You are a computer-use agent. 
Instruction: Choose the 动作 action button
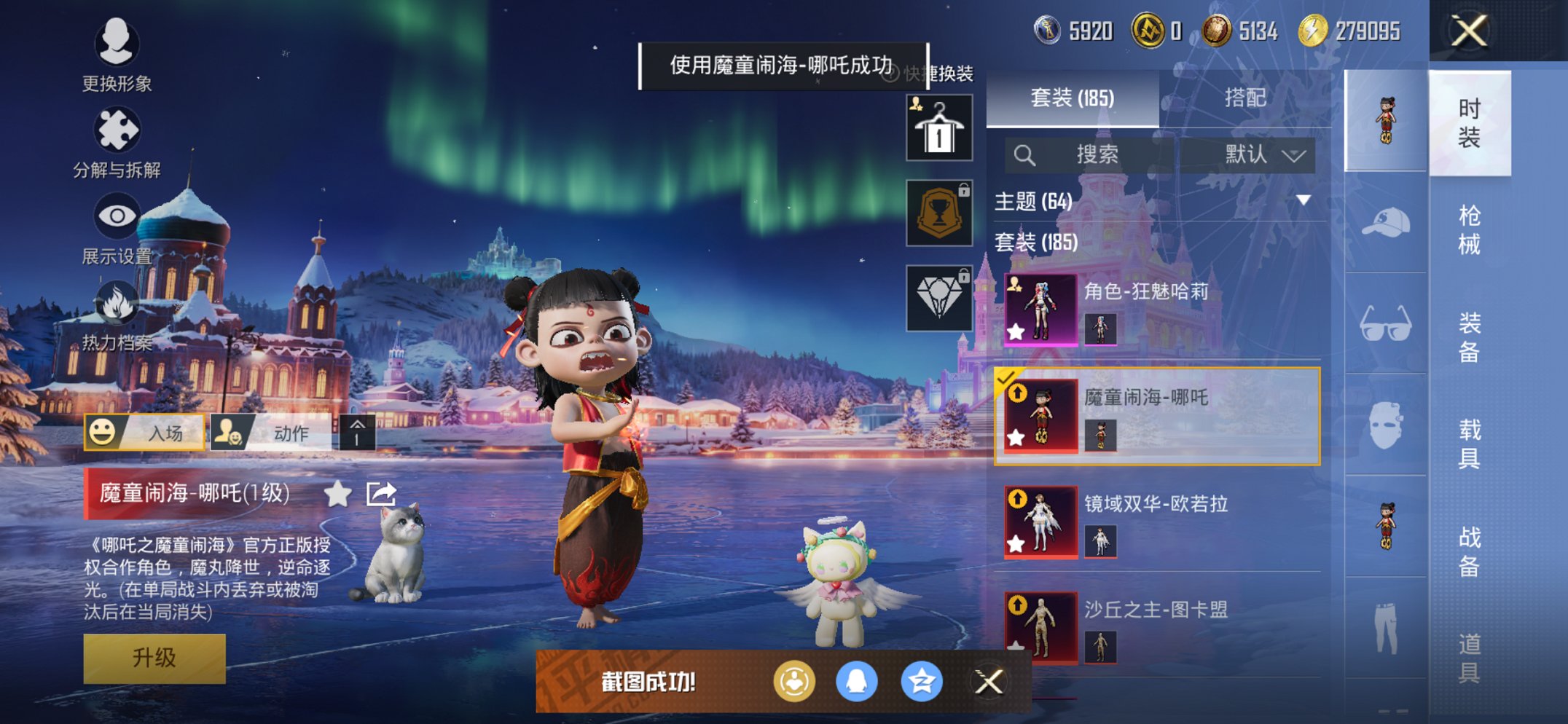(271, 433)
